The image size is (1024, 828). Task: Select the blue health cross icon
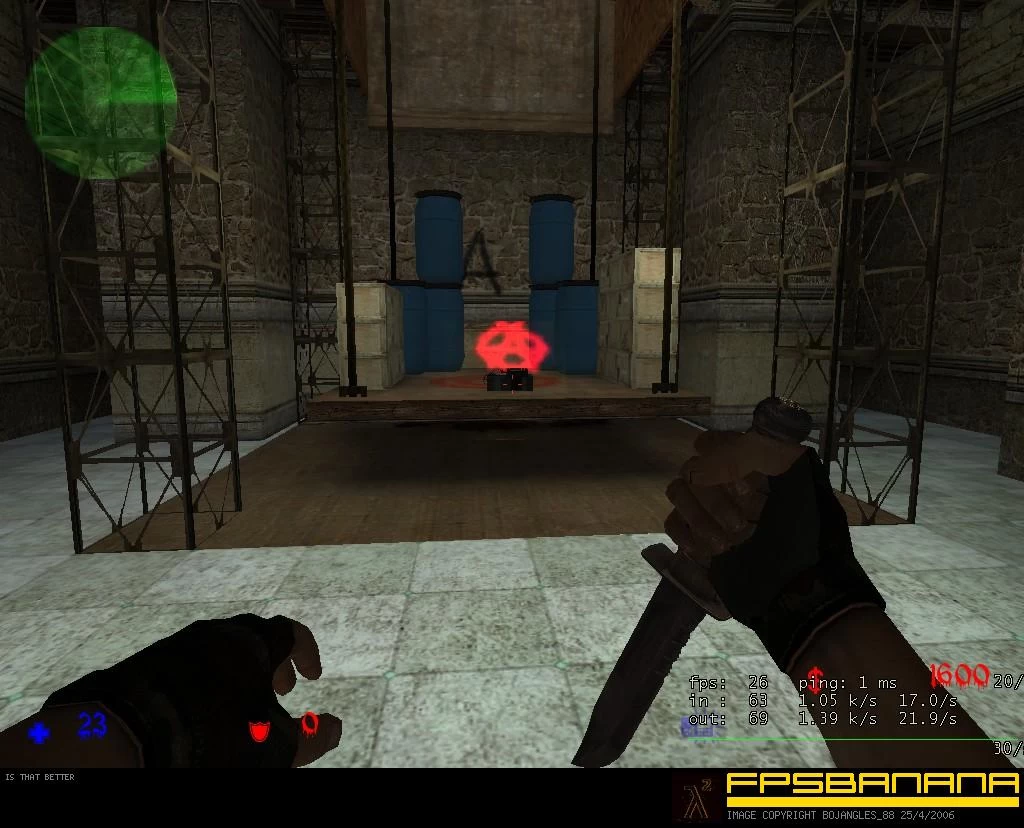(x=39, y=733)
